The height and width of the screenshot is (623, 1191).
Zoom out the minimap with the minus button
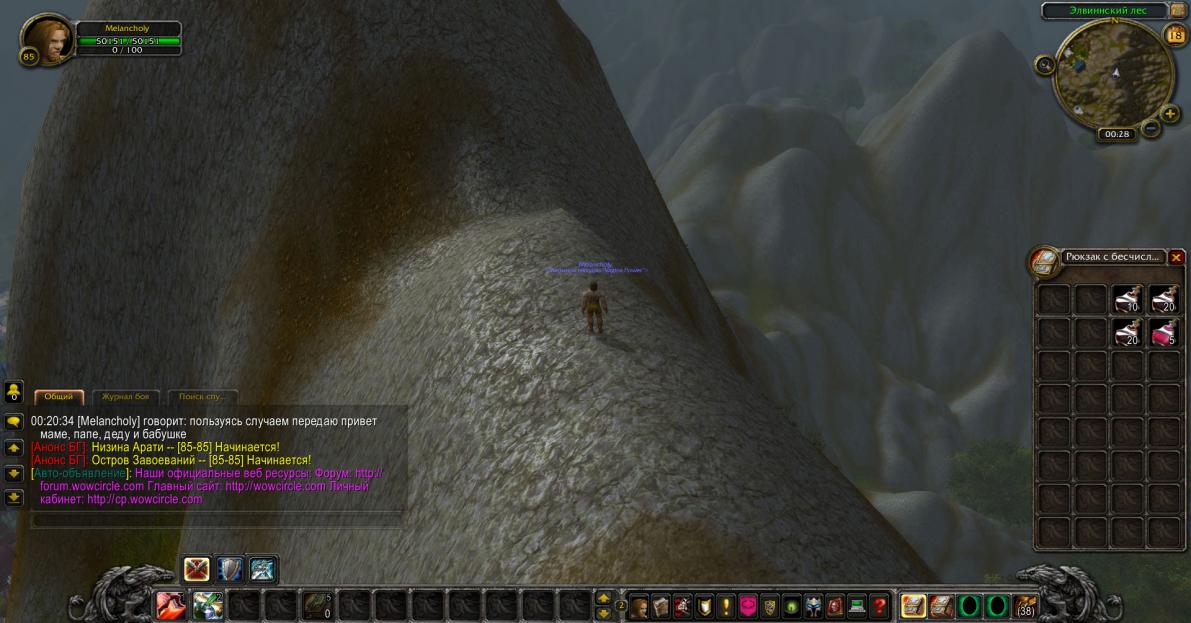coord(1152,128)
